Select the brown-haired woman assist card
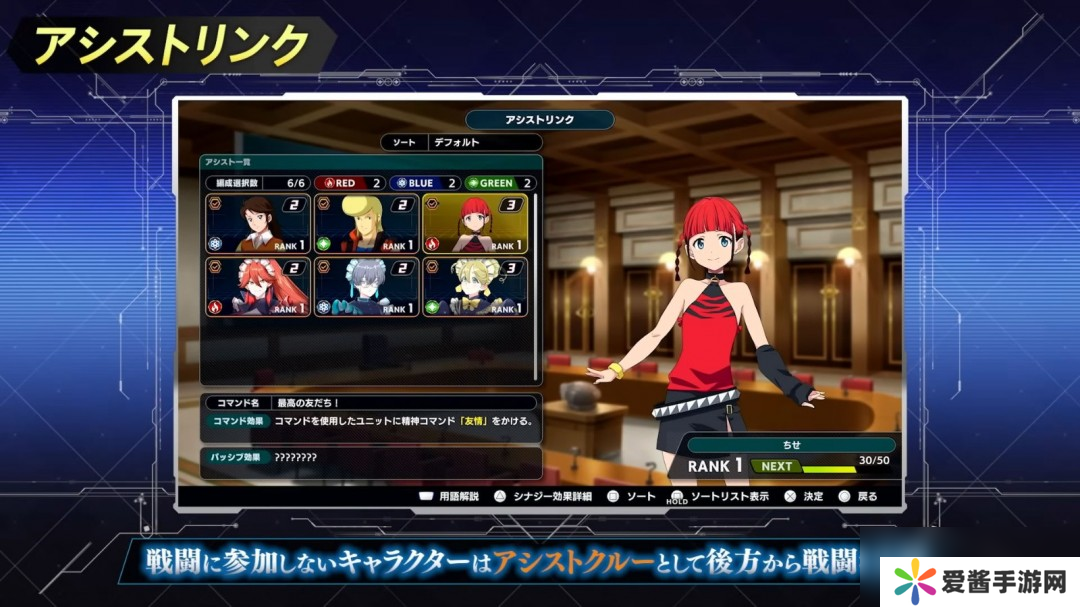This screenshot has height=607, width=1080. [257, 223]
